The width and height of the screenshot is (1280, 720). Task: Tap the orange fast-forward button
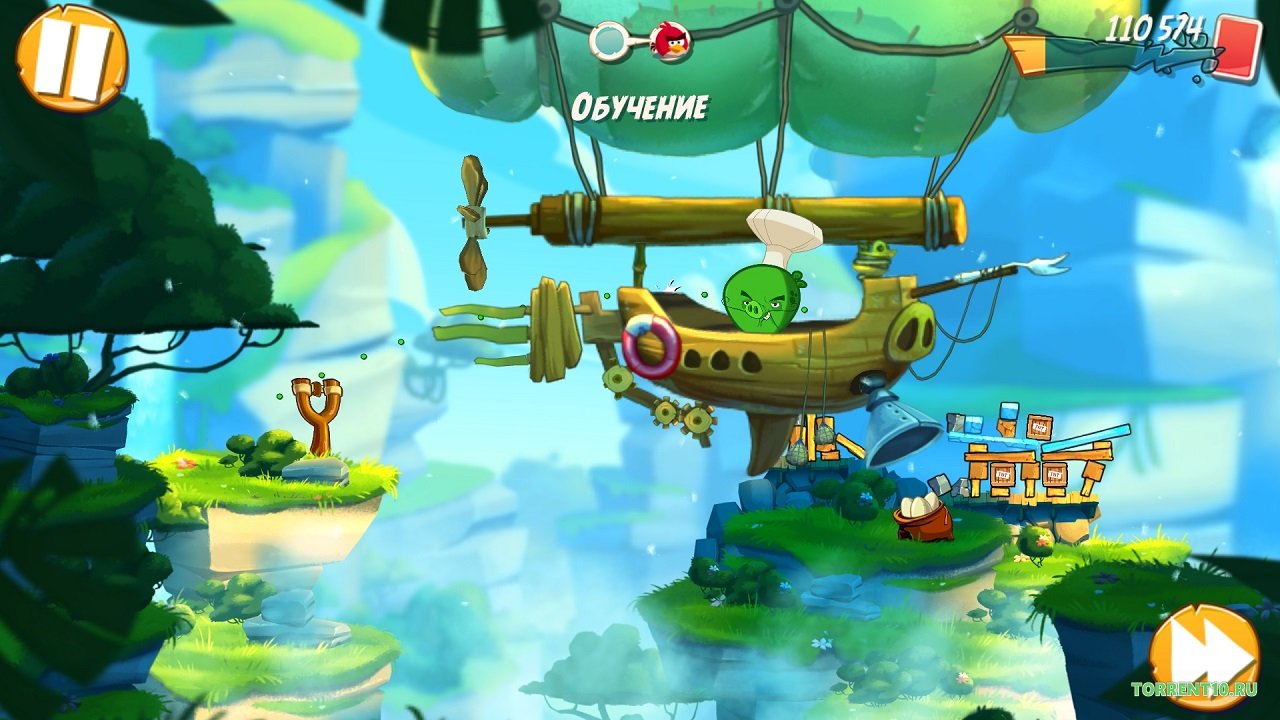[1203, 656]
